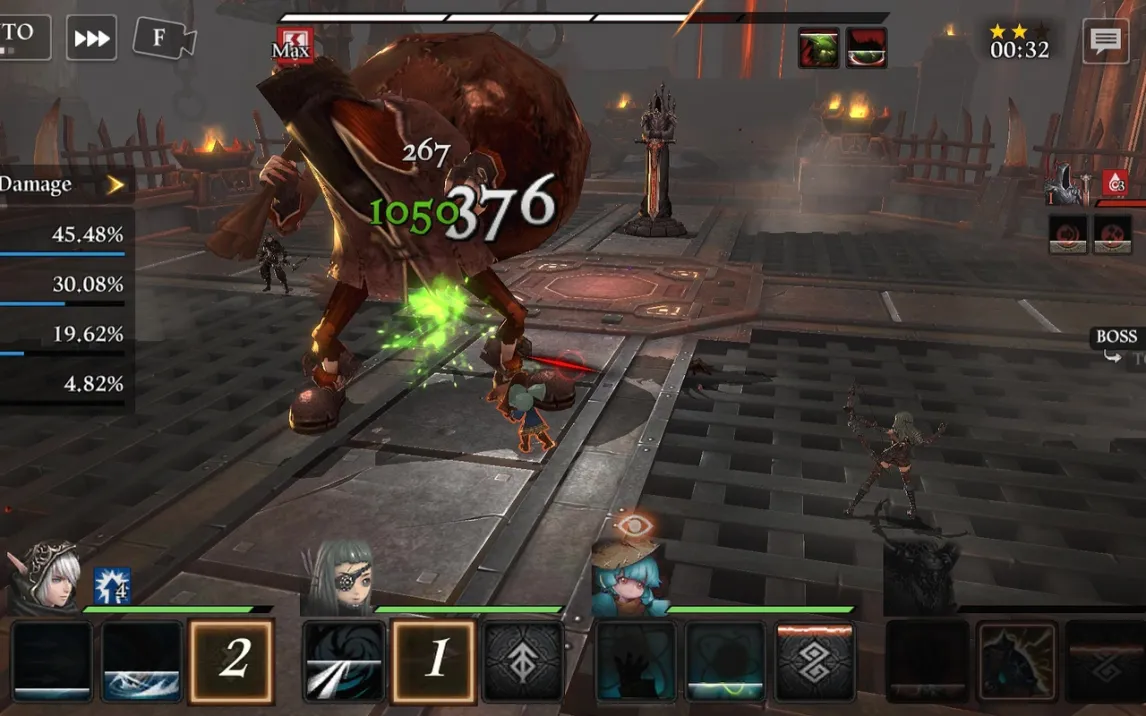Check the blue starburst buff icon
The height and width of the screenshot is (716, 1146).
pyautogui.click(x=112, y=586)
